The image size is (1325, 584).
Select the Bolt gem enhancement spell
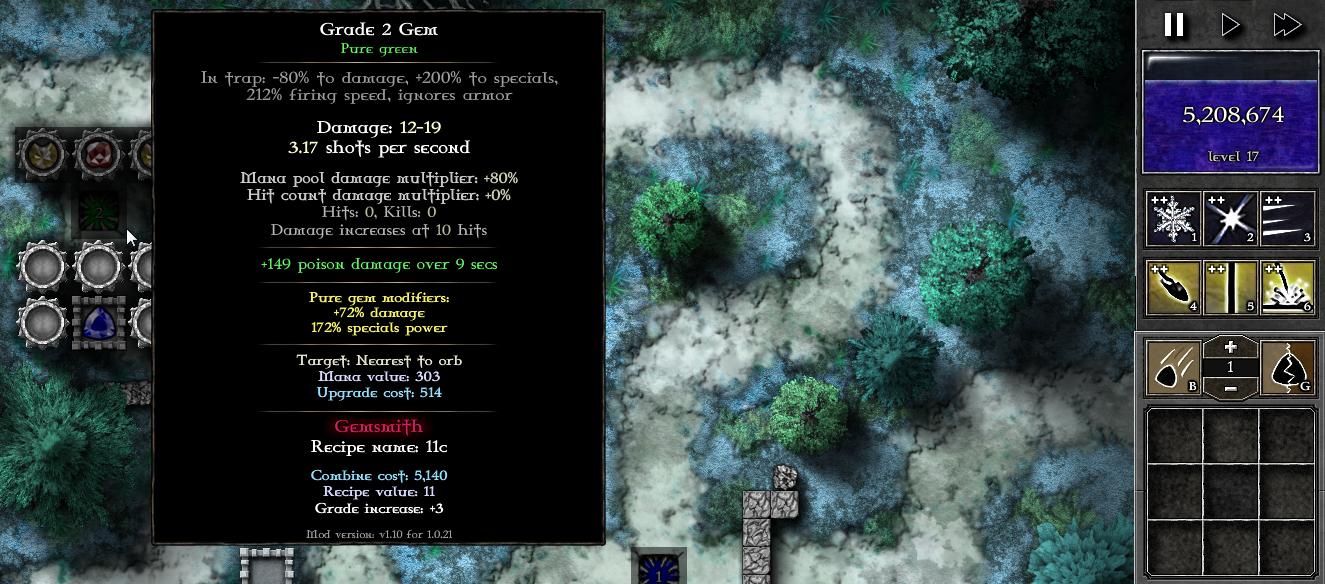click(x=1173, y=288)
